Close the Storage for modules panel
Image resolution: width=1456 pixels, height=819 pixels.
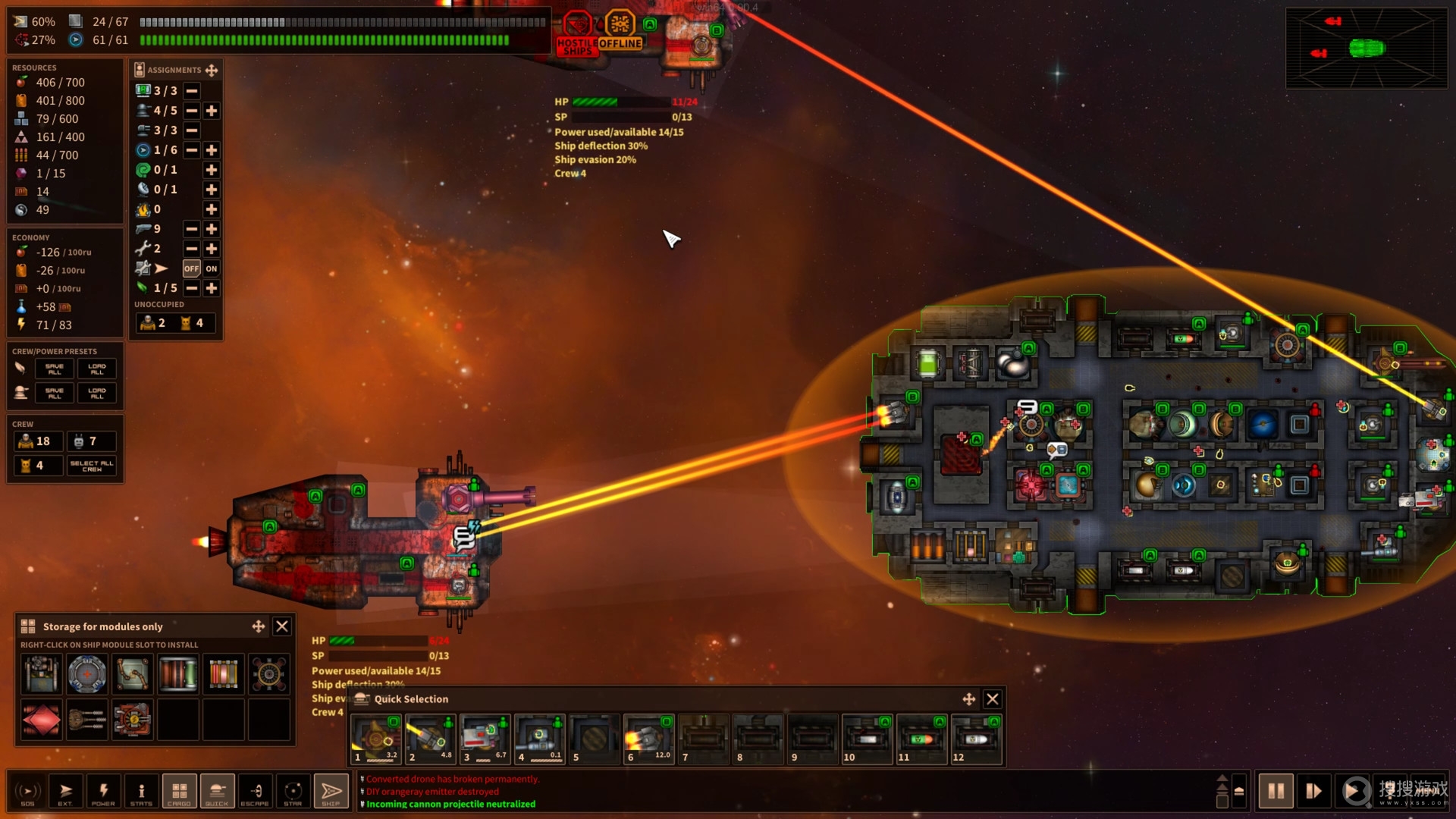coord(282,626)
